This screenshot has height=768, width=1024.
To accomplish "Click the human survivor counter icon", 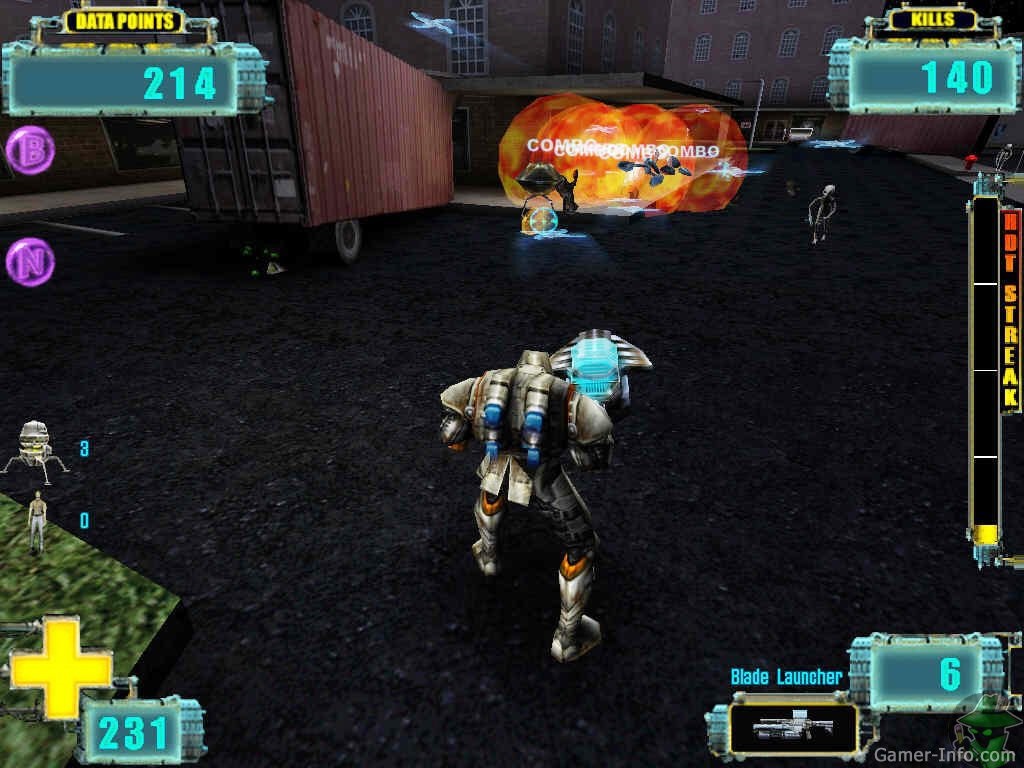I will click(37, 520).
